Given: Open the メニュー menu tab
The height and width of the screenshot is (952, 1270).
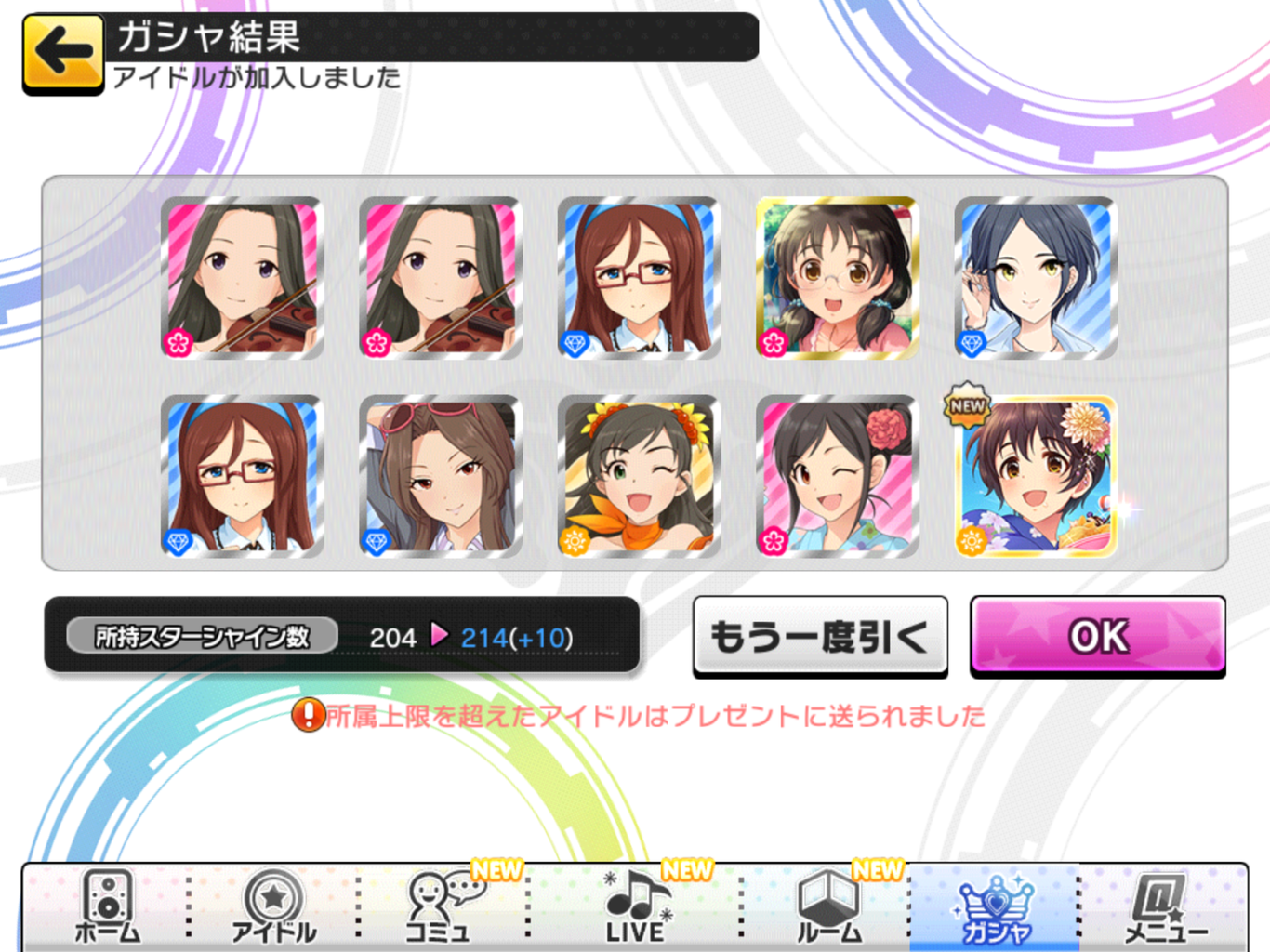Looking at the screenshot, I should tap(1164, 908).
